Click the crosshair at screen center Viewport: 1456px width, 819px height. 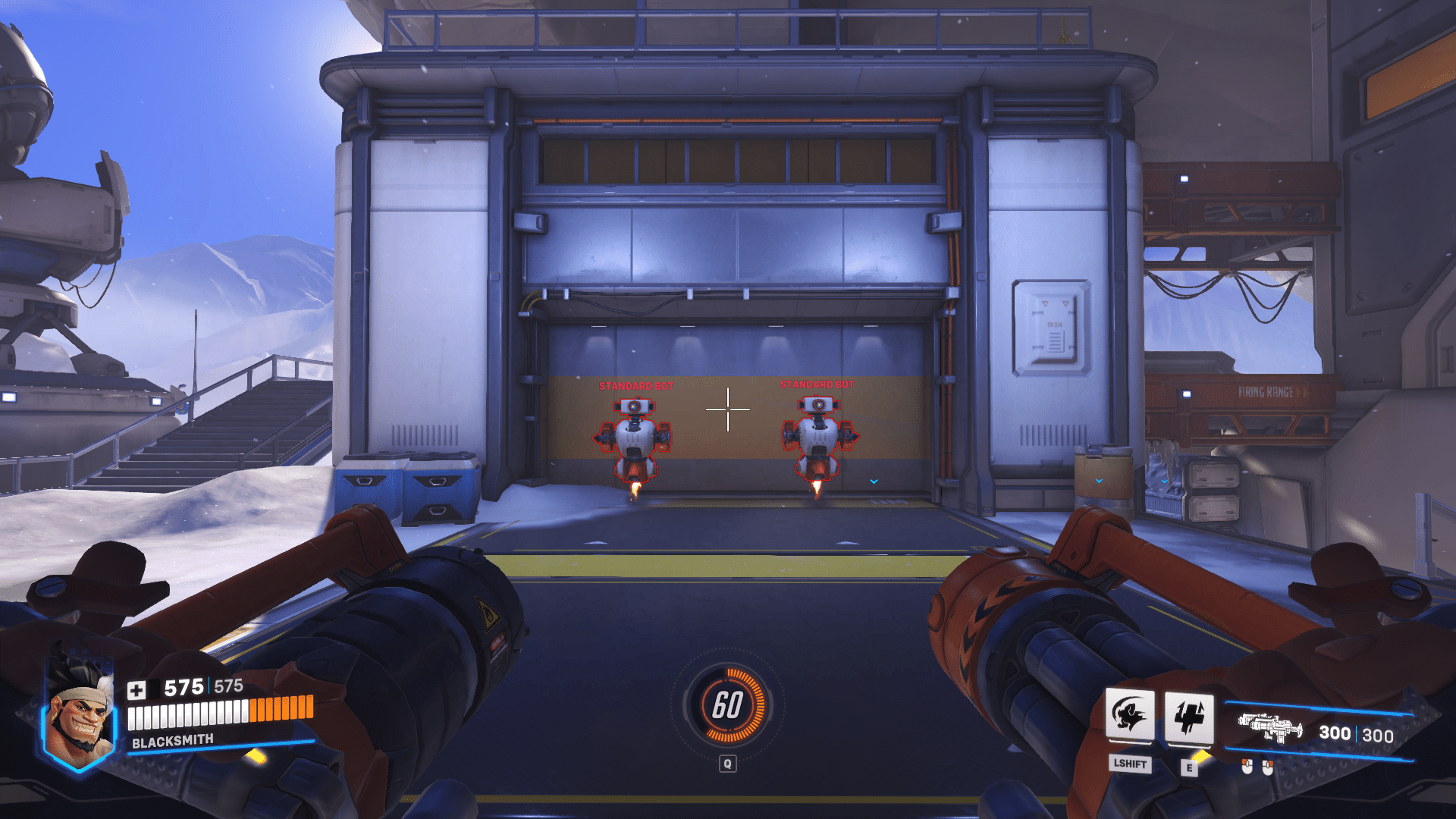point(728,408)
